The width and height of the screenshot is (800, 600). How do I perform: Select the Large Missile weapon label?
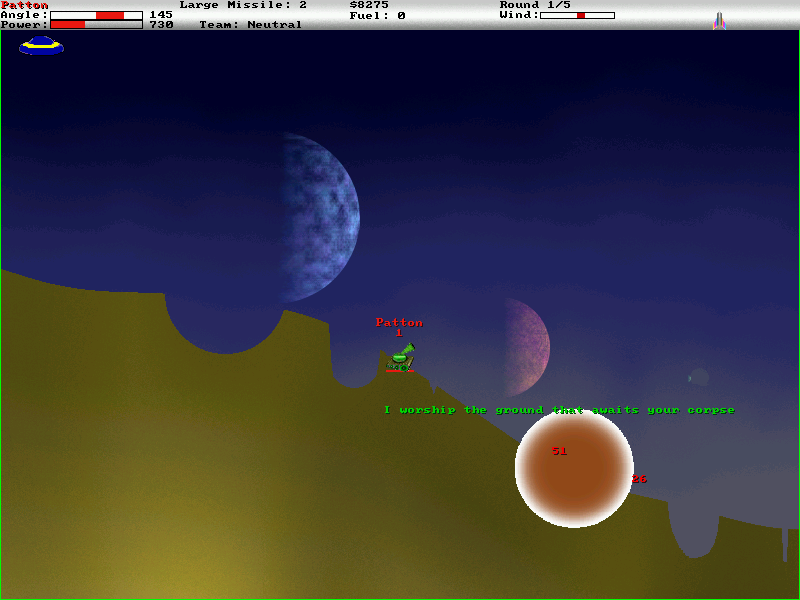pos(243,5)
